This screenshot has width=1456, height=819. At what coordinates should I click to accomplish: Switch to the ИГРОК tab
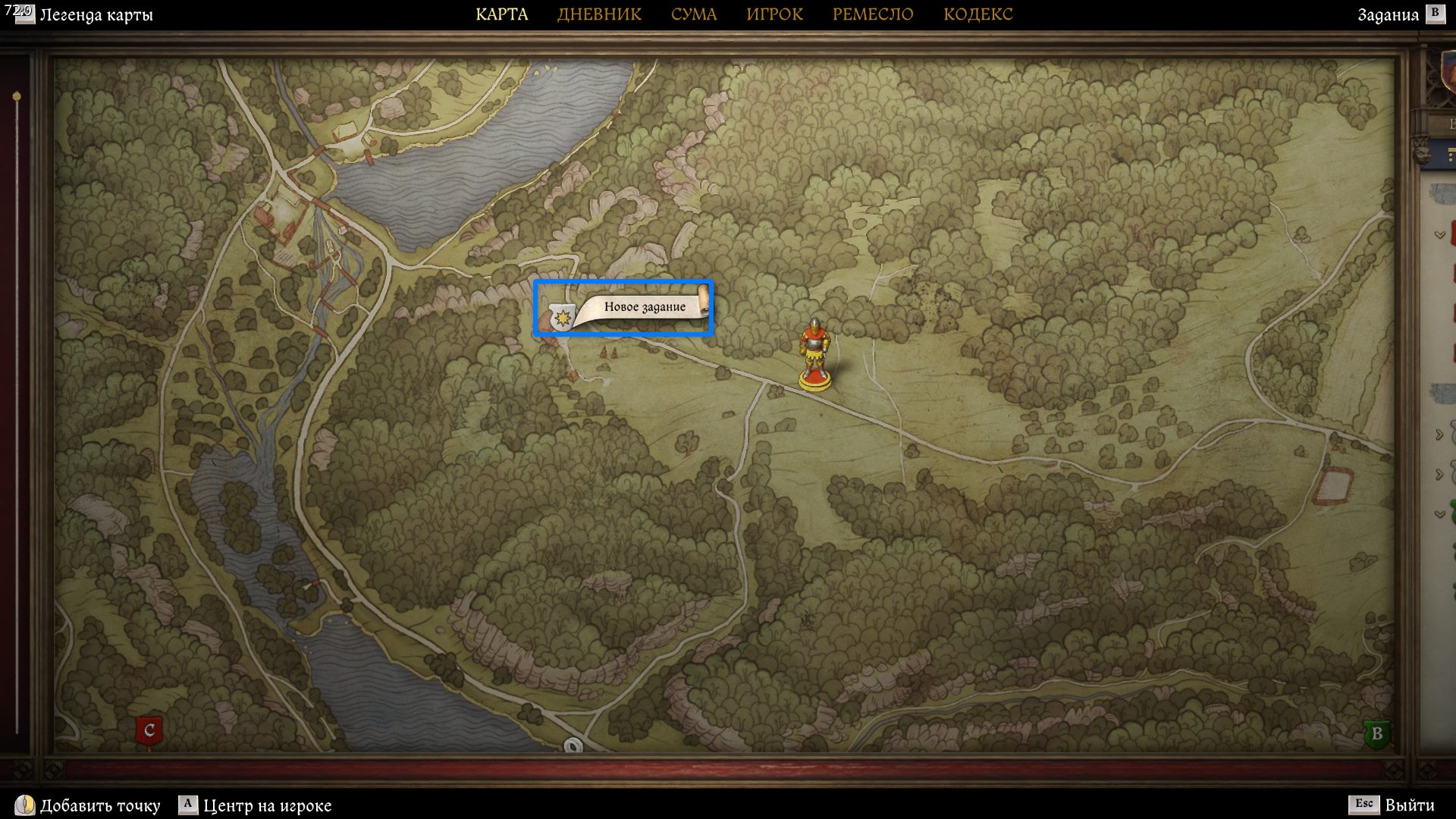(774, 14)
